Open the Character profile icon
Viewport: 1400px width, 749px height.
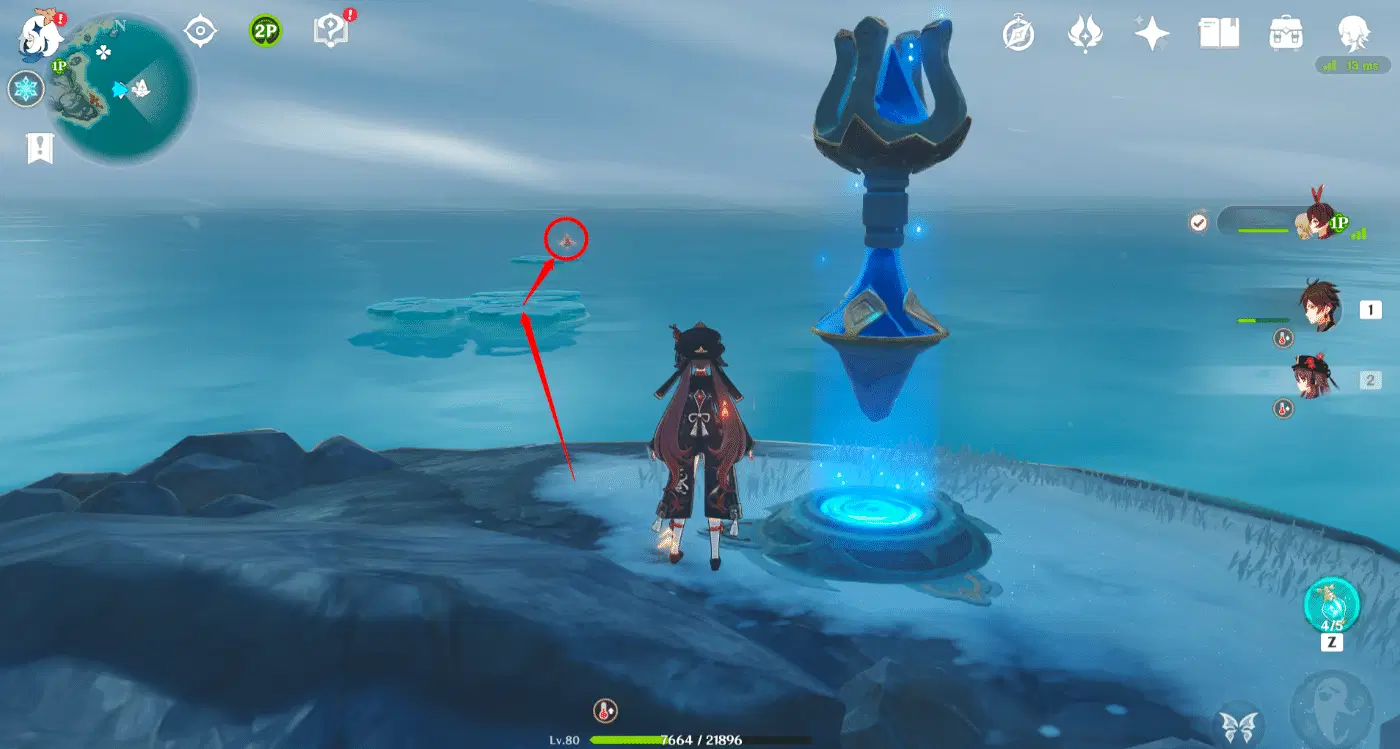click(x=1351, y=32)
